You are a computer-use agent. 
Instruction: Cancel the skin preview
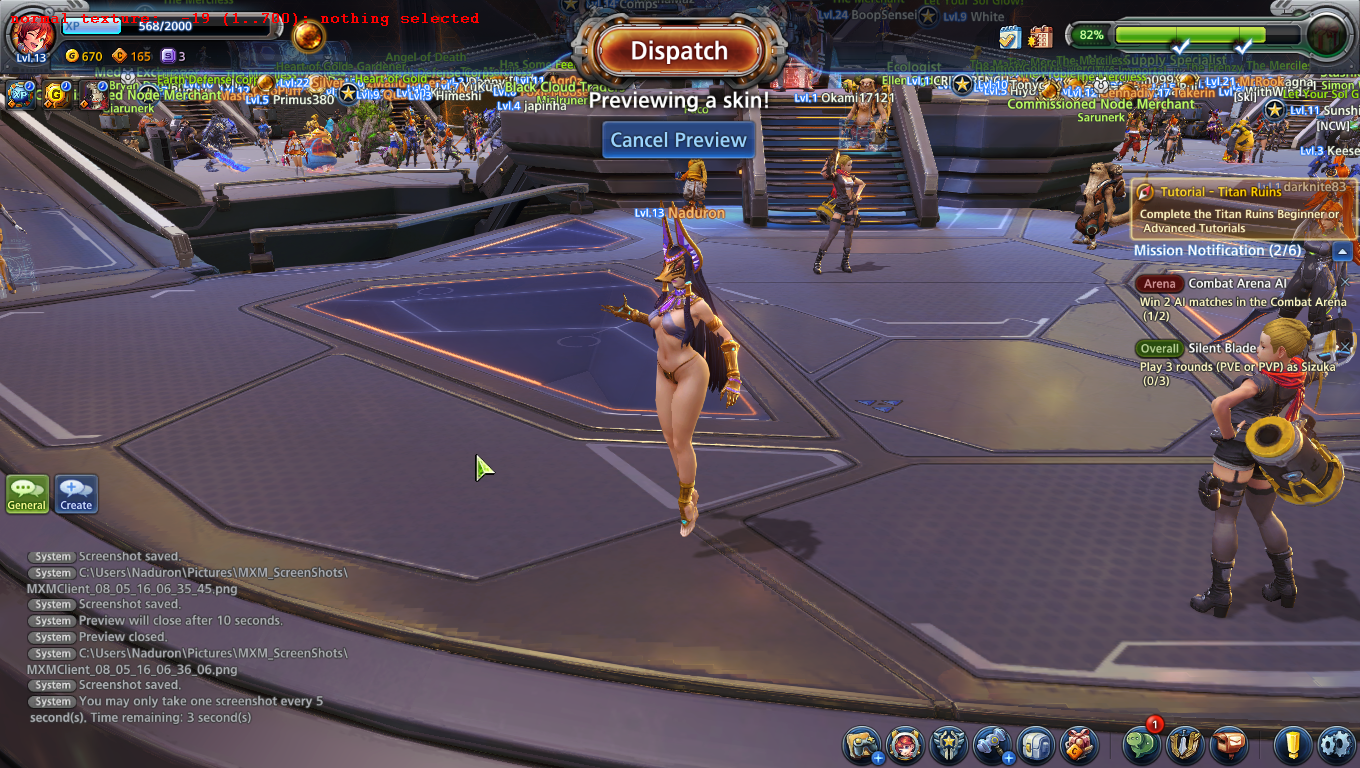tap(679, 140)
